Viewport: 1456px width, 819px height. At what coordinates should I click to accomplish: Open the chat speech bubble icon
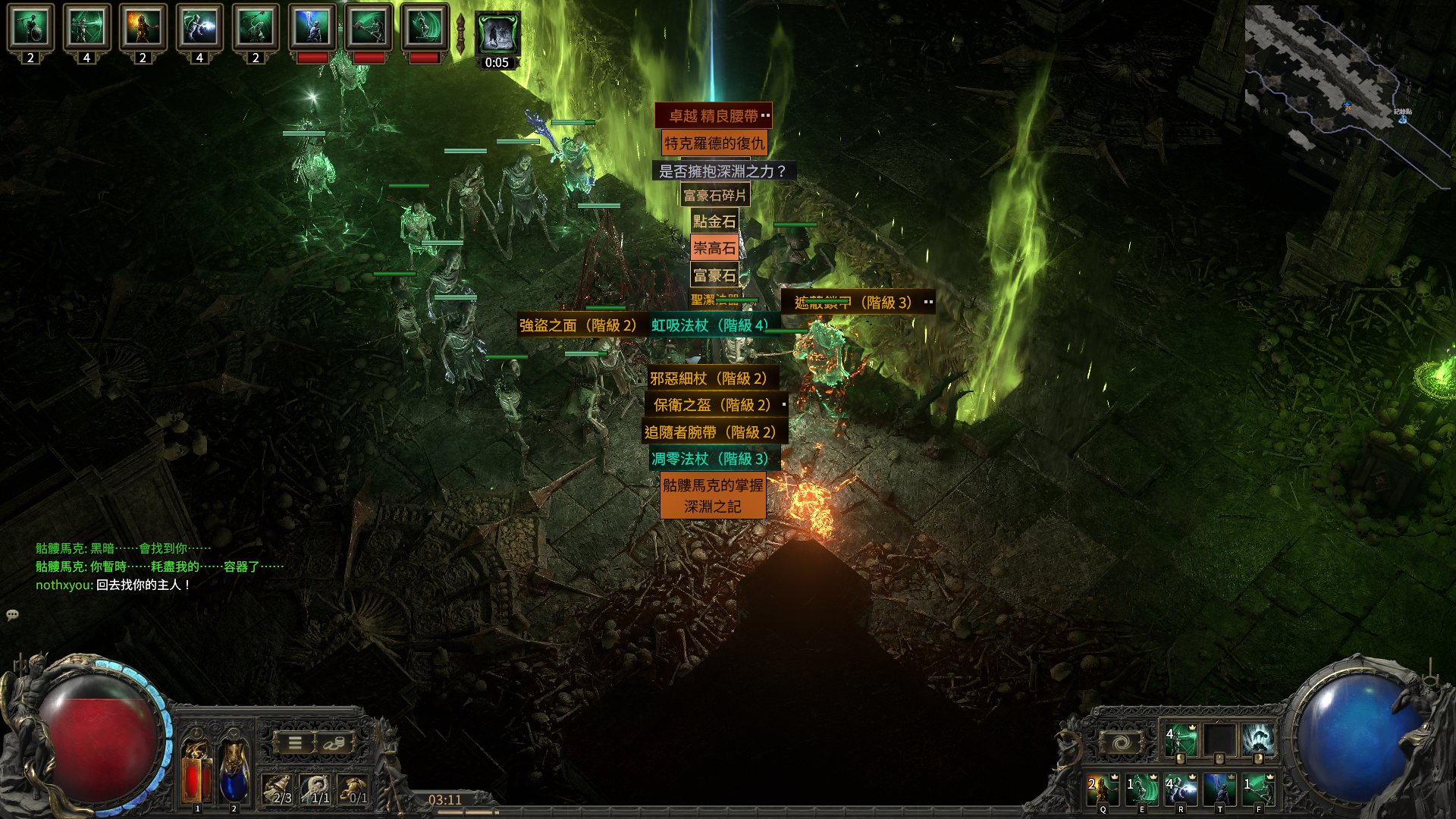pos(13,615)
